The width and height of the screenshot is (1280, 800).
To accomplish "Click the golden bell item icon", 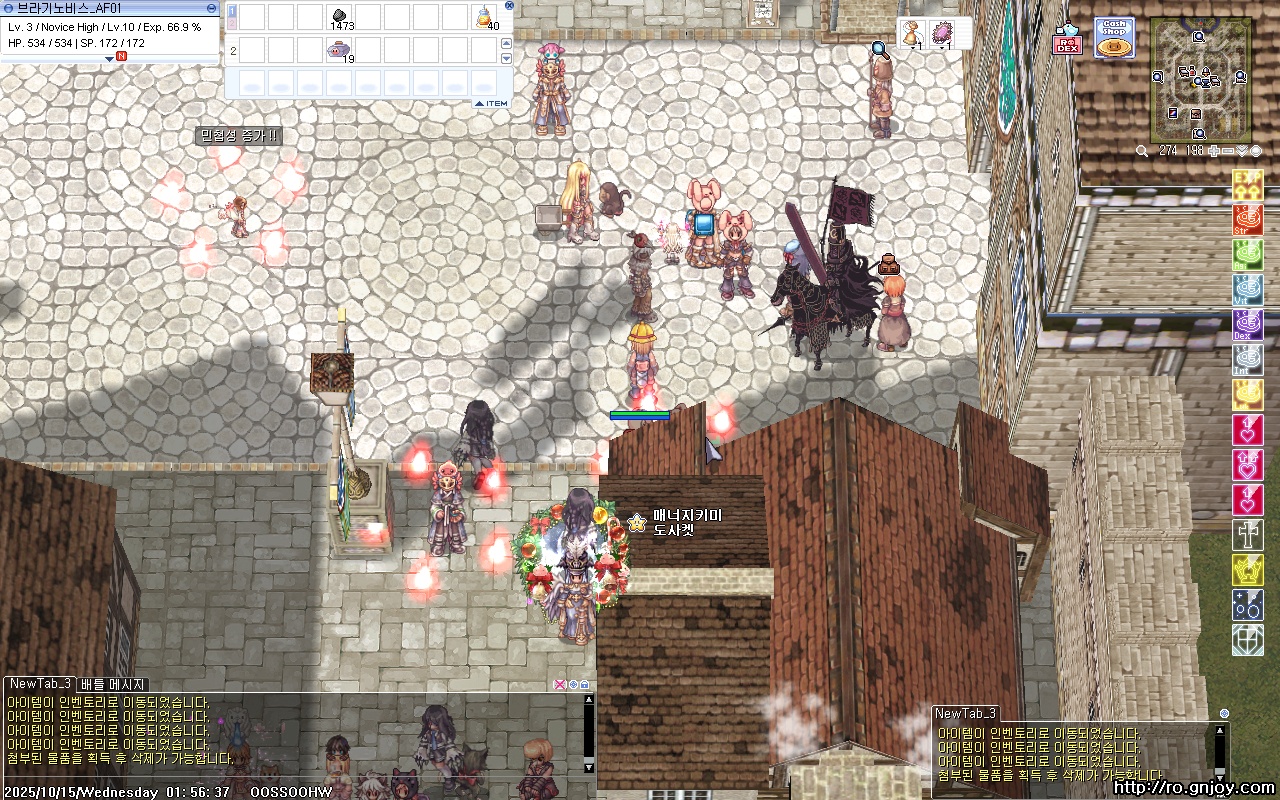I will (x=911, y=33).
